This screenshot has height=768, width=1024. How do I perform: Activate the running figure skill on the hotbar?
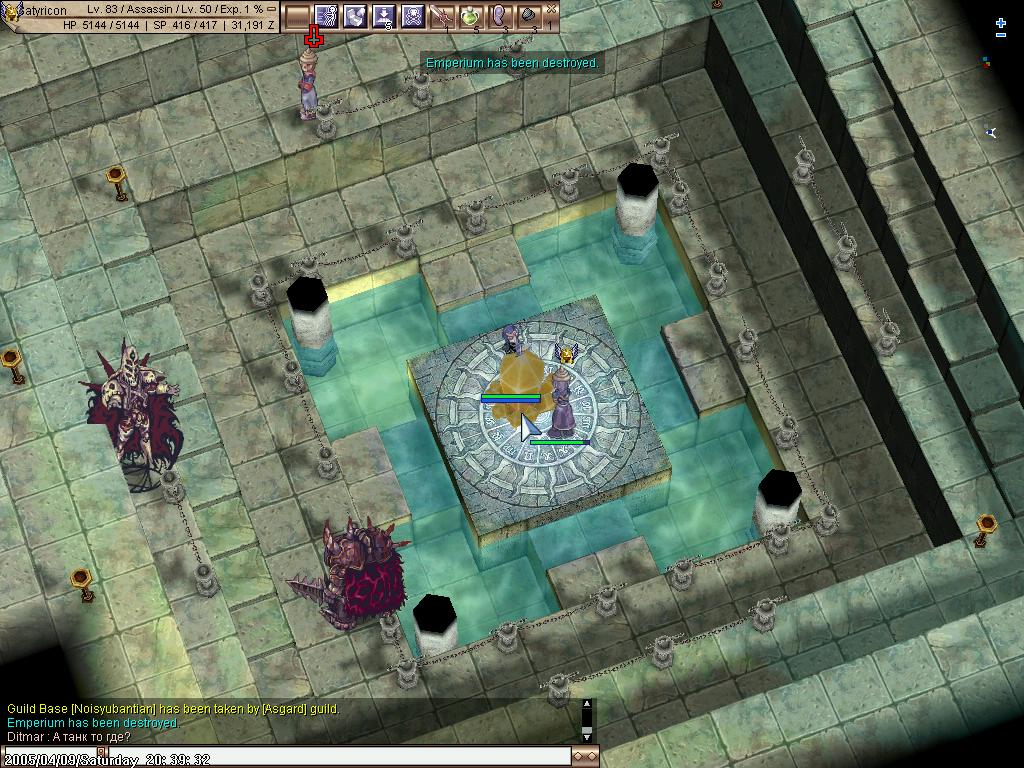[x=326, y=16]
